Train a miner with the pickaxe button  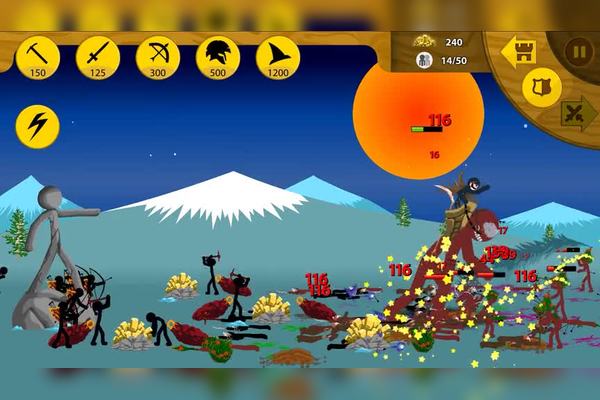38,56
